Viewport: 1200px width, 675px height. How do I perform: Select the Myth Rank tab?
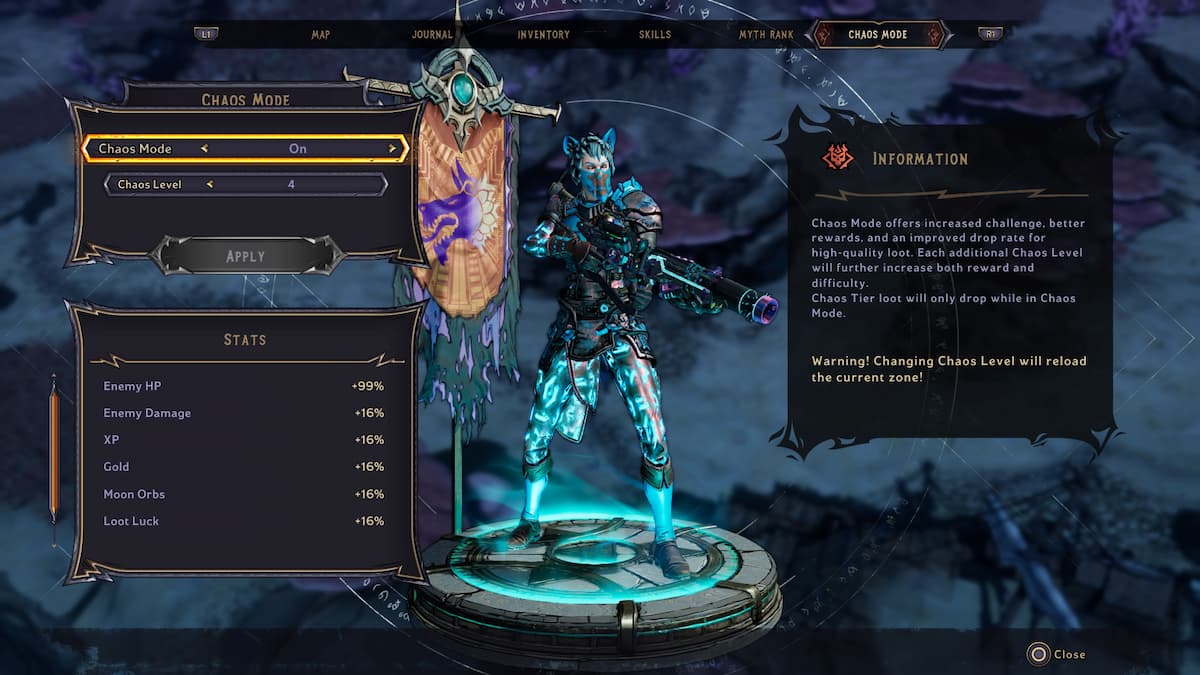pos(766,34)
